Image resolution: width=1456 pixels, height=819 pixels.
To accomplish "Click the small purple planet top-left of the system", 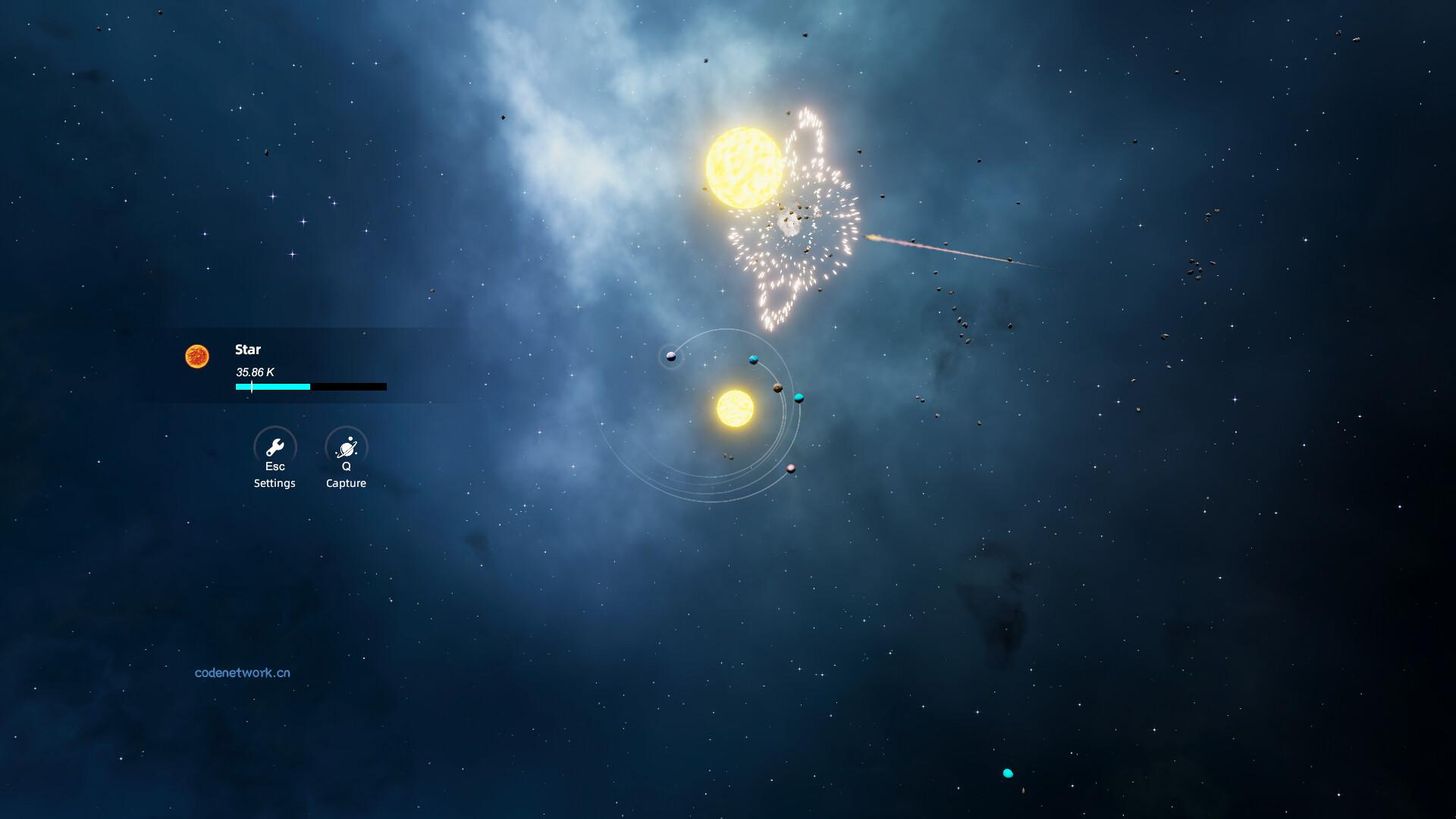I will (x=670, y=356).
